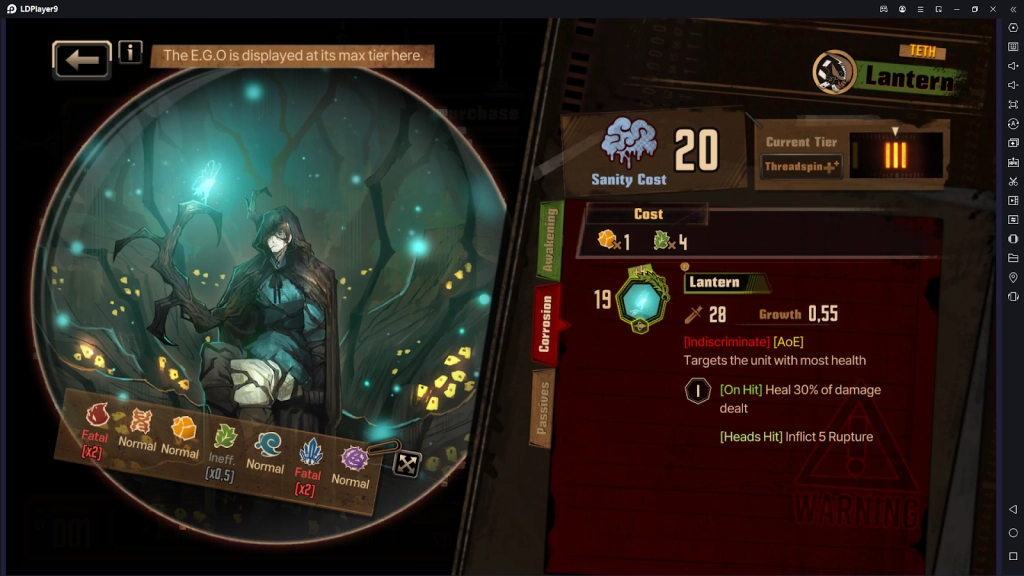Select the Lantern skill hexagon icon
The height and width of the screenshot is (576, 1024).
click(x=640, y=301)
